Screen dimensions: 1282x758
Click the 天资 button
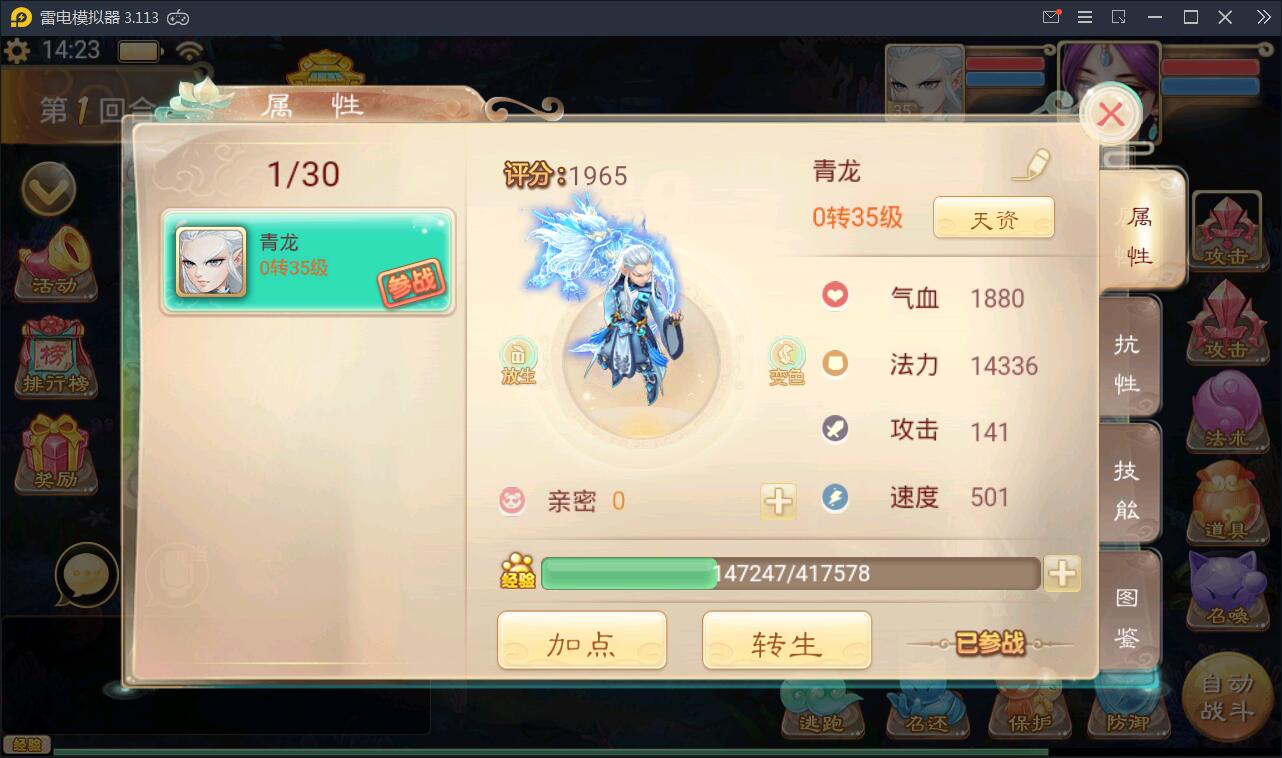[993, 217]
